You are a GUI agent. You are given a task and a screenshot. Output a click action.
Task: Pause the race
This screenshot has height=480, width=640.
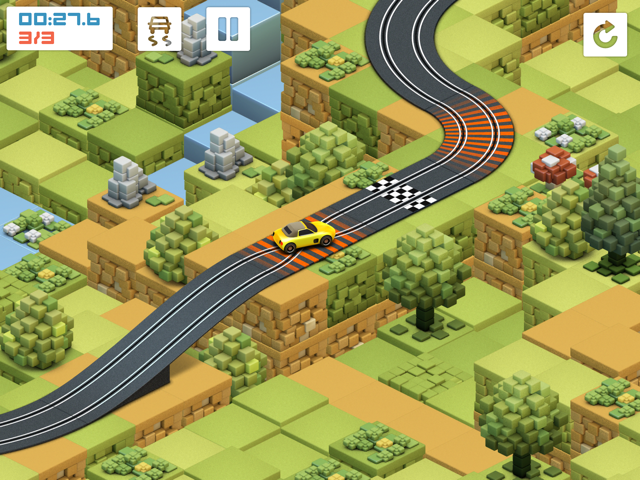(228, 28)
